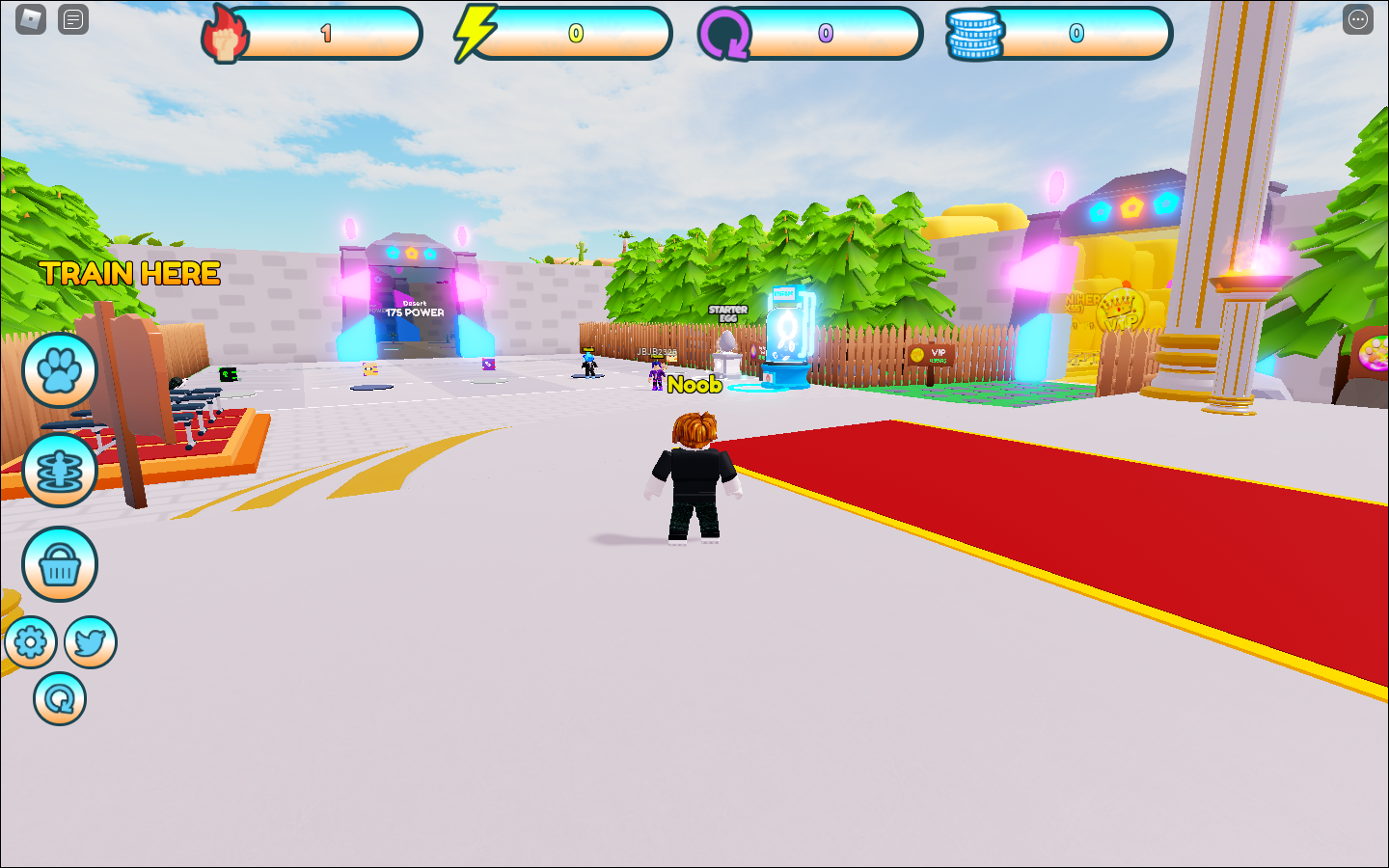1389x868 pixels.
Task: Open Twitter codes with the bird icon
Action: [90, 641]
